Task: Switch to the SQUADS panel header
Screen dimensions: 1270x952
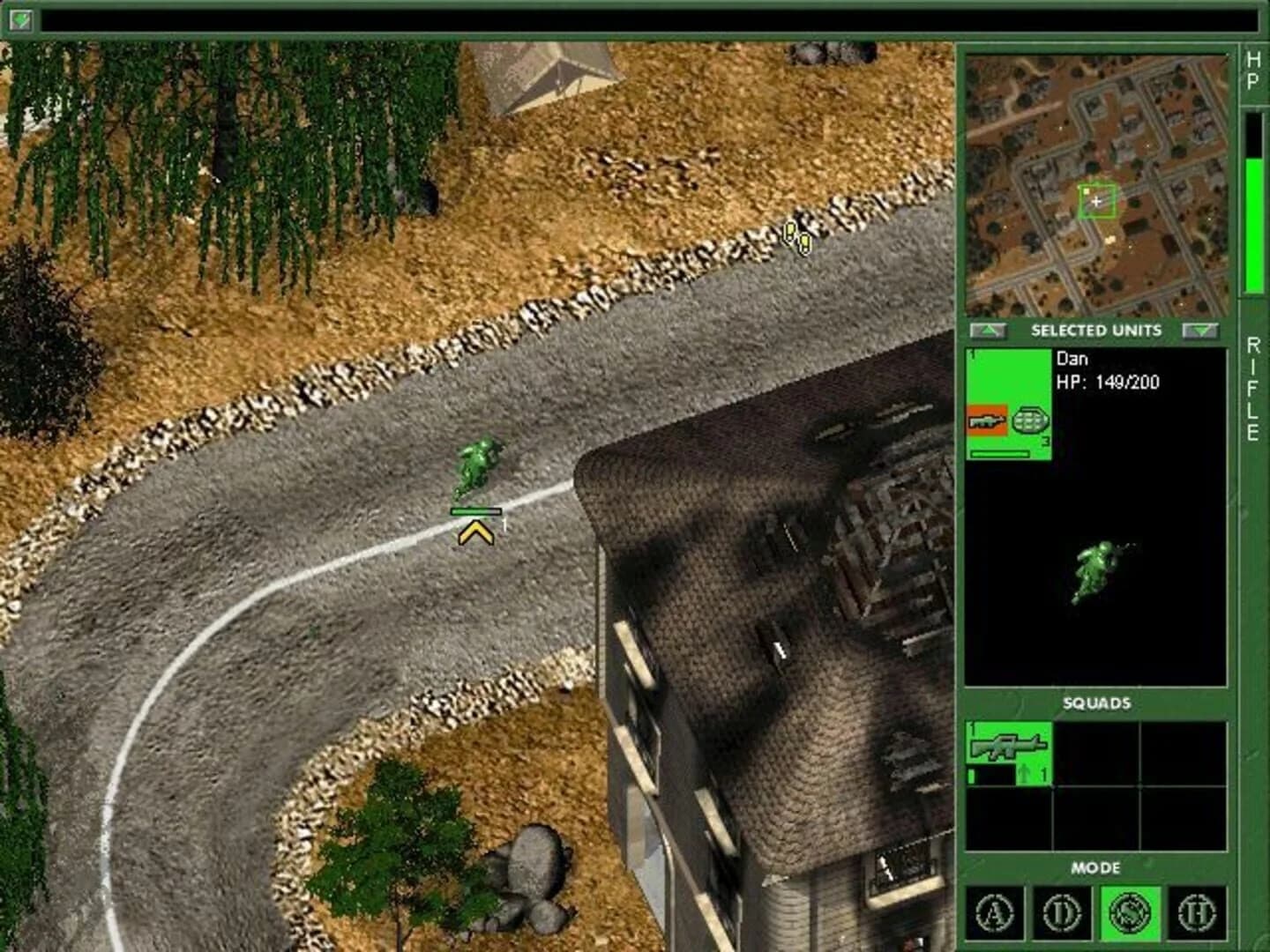Action: 1096,703
